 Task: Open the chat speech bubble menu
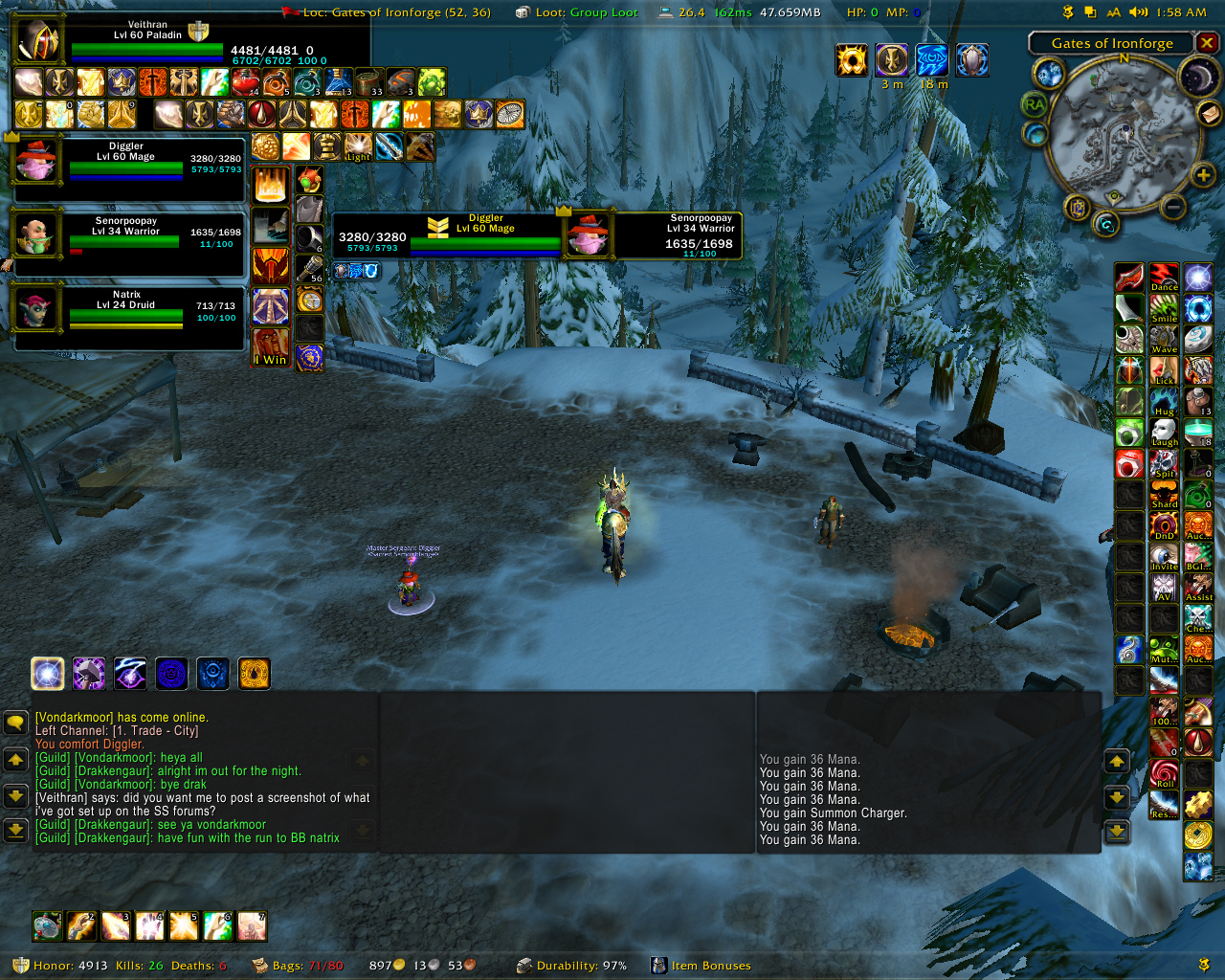15,723
